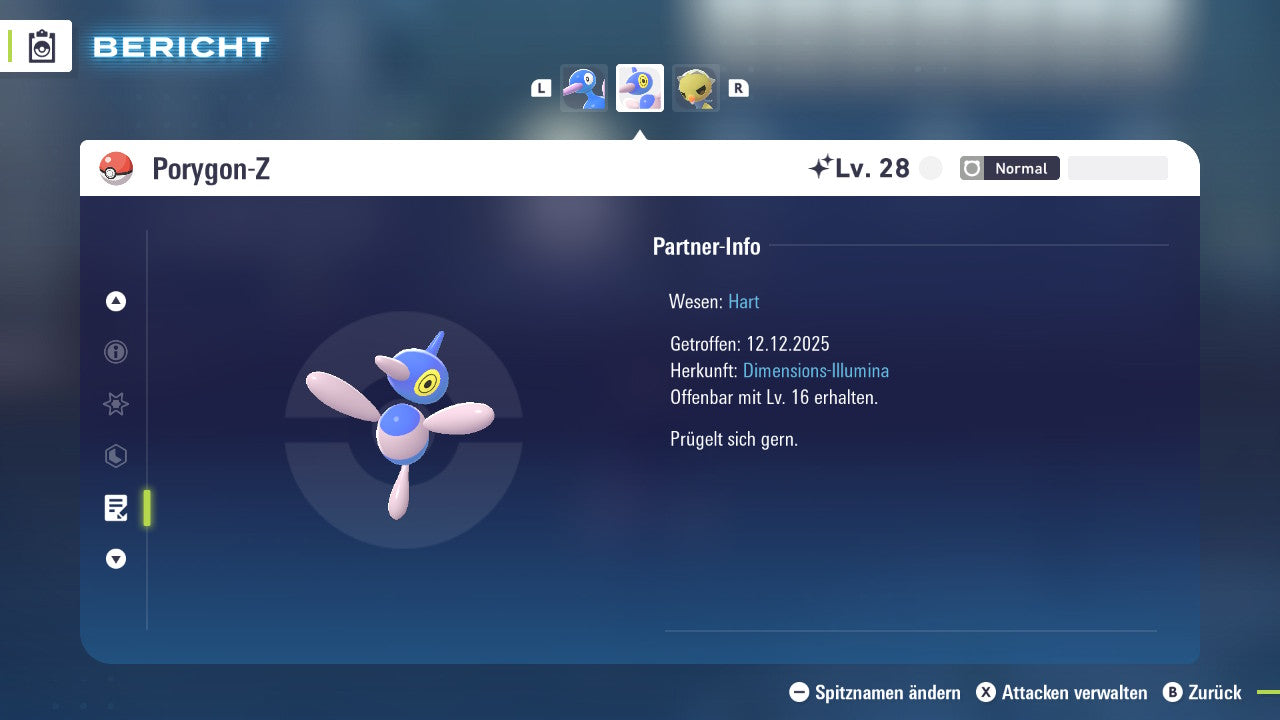Open the 'Dimensions-Illumina' origin link
Screen dimensions: 1280x720
pyautogui.click(x=816, y=370)
